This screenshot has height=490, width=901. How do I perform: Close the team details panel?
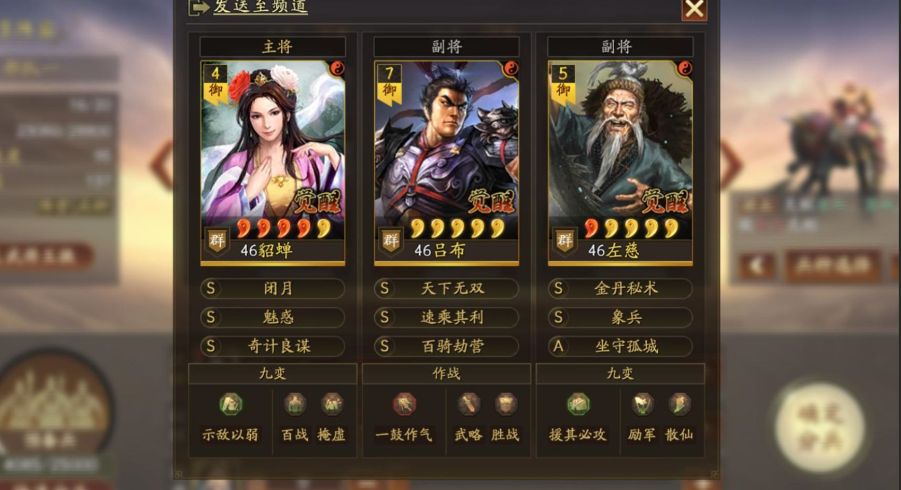click(694, 9)
